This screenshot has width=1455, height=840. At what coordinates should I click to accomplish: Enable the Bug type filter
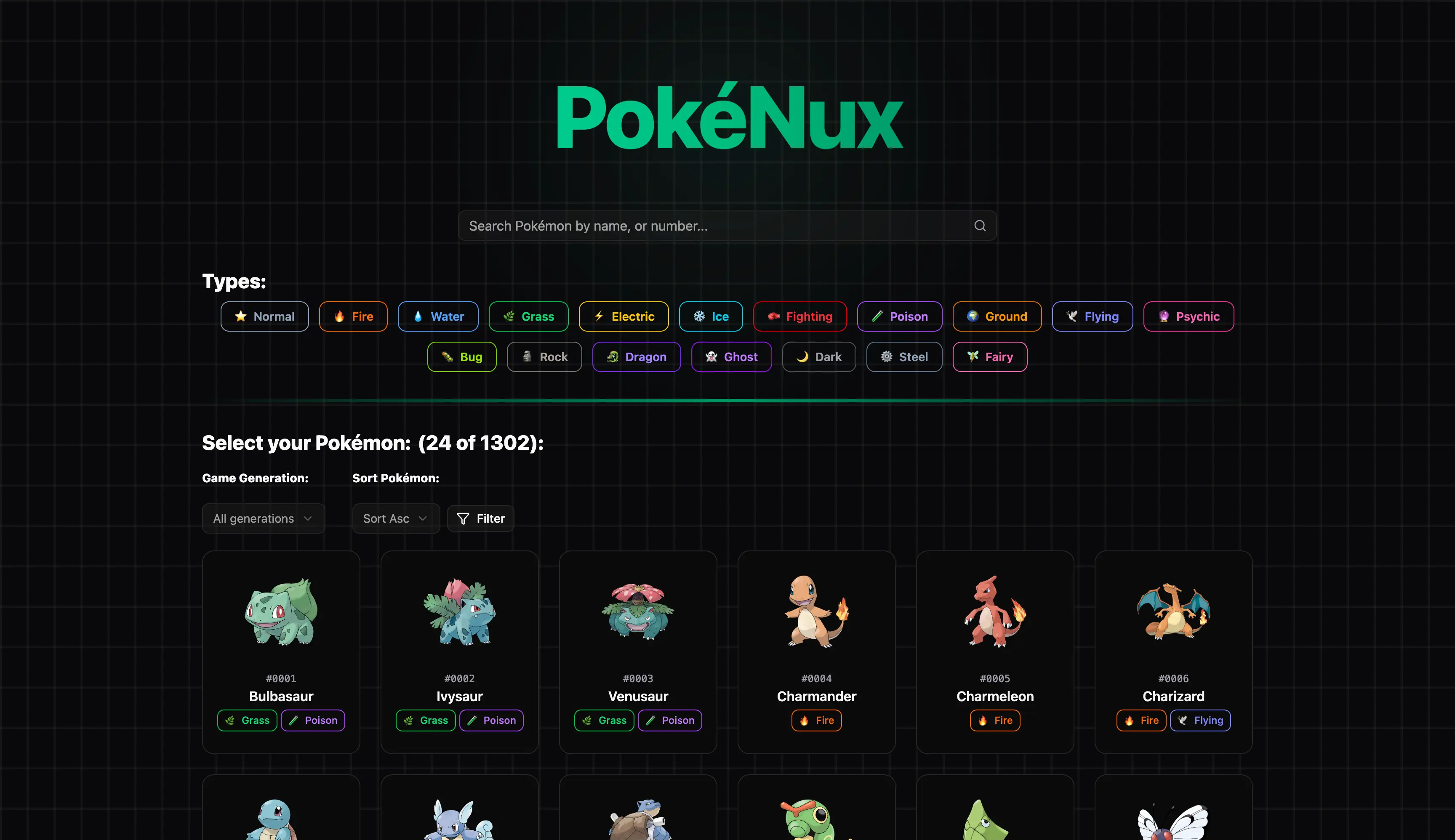pyautogui.click(x=462, y=356)
